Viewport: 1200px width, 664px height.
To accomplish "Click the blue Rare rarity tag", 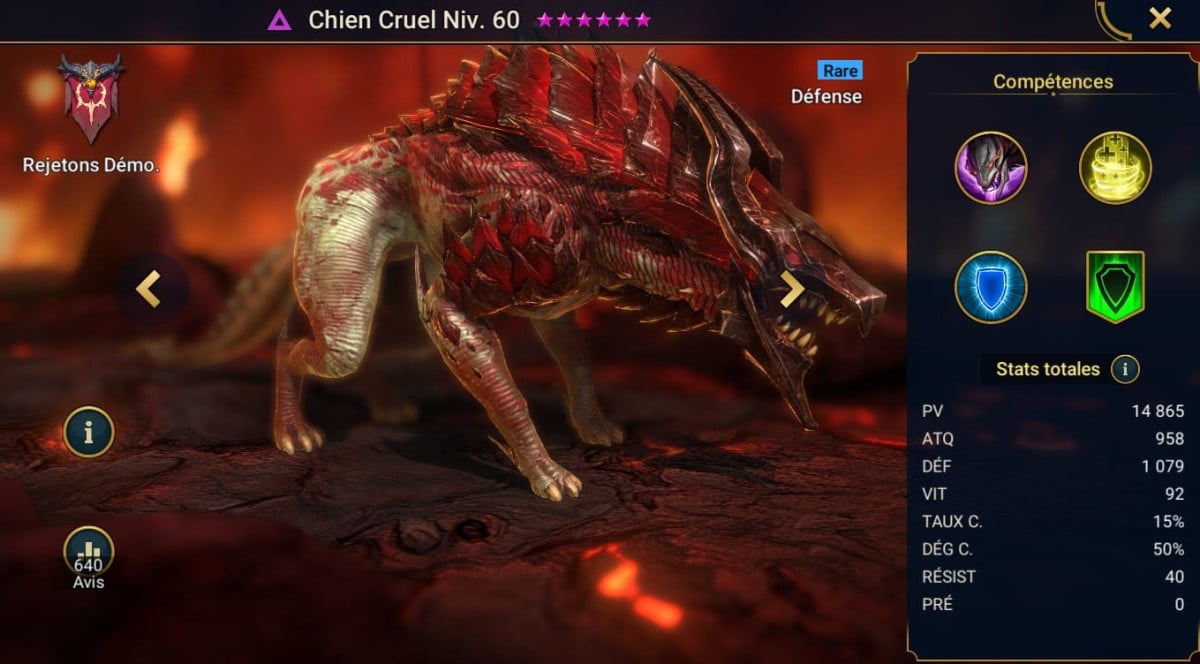I will pos(839,70).
